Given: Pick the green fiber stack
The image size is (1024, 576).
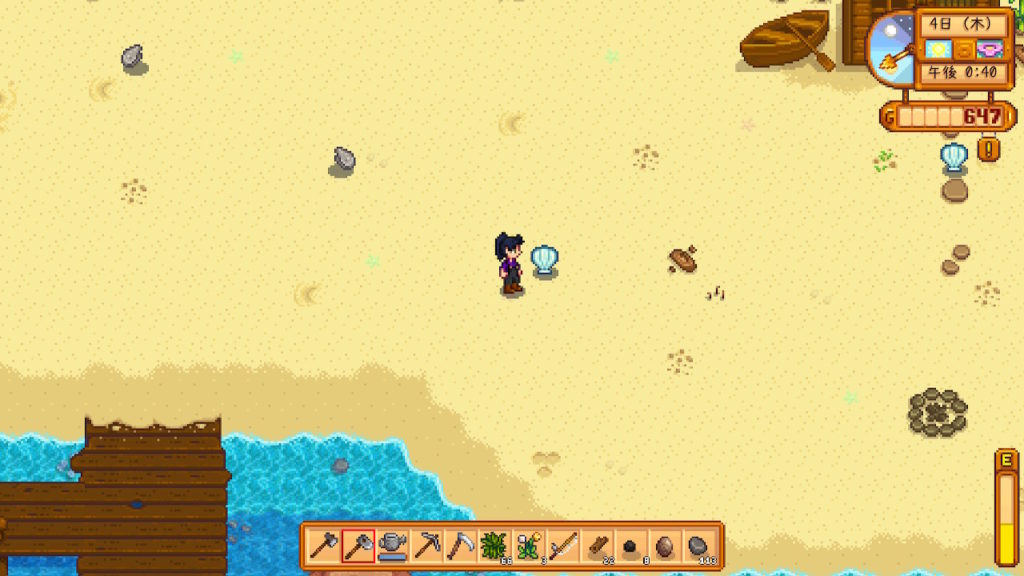Looking at the screenshot, I should [495, 546].
